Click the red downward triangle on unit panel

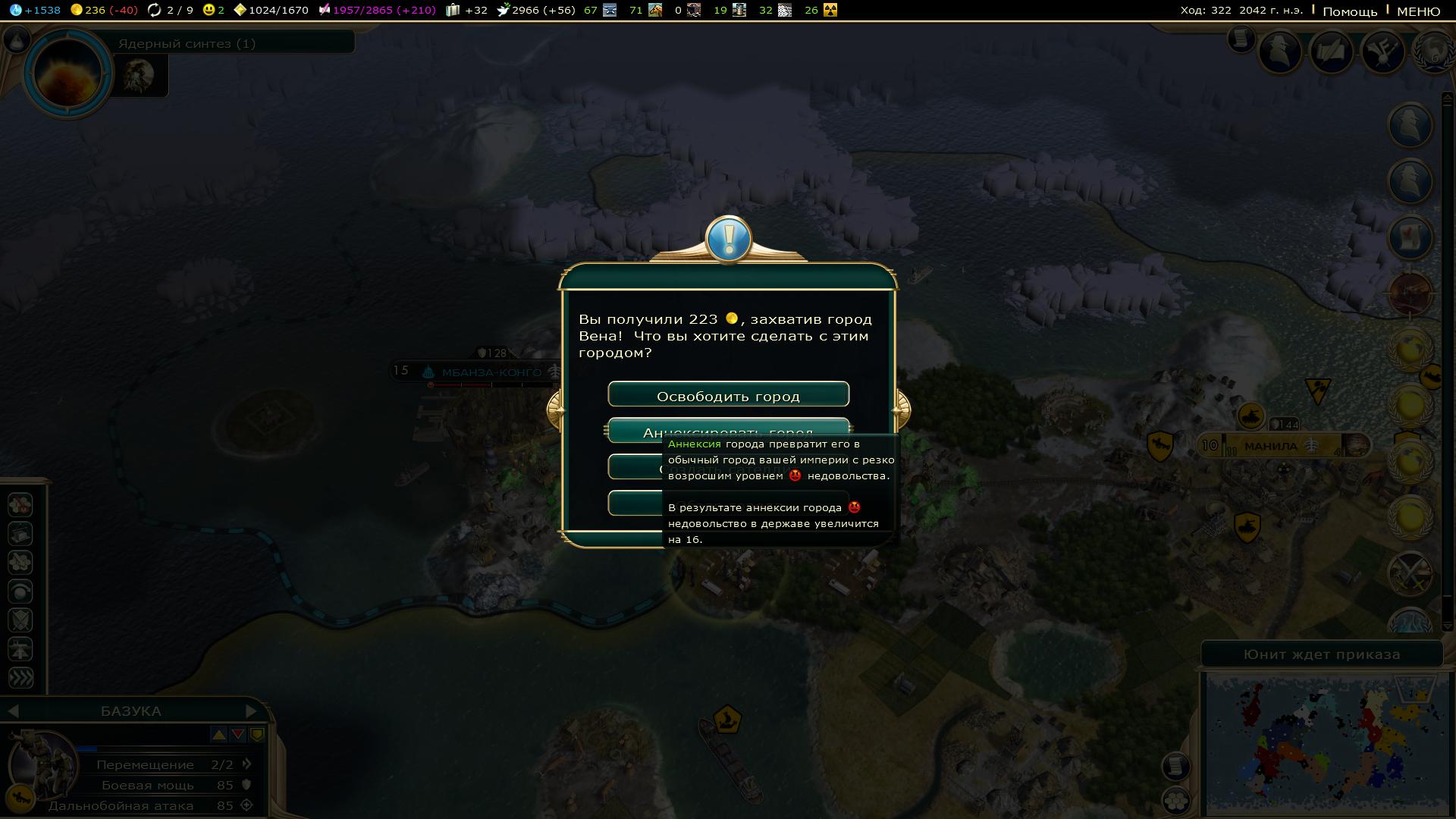pyautogui.click(x=237, y=734)
